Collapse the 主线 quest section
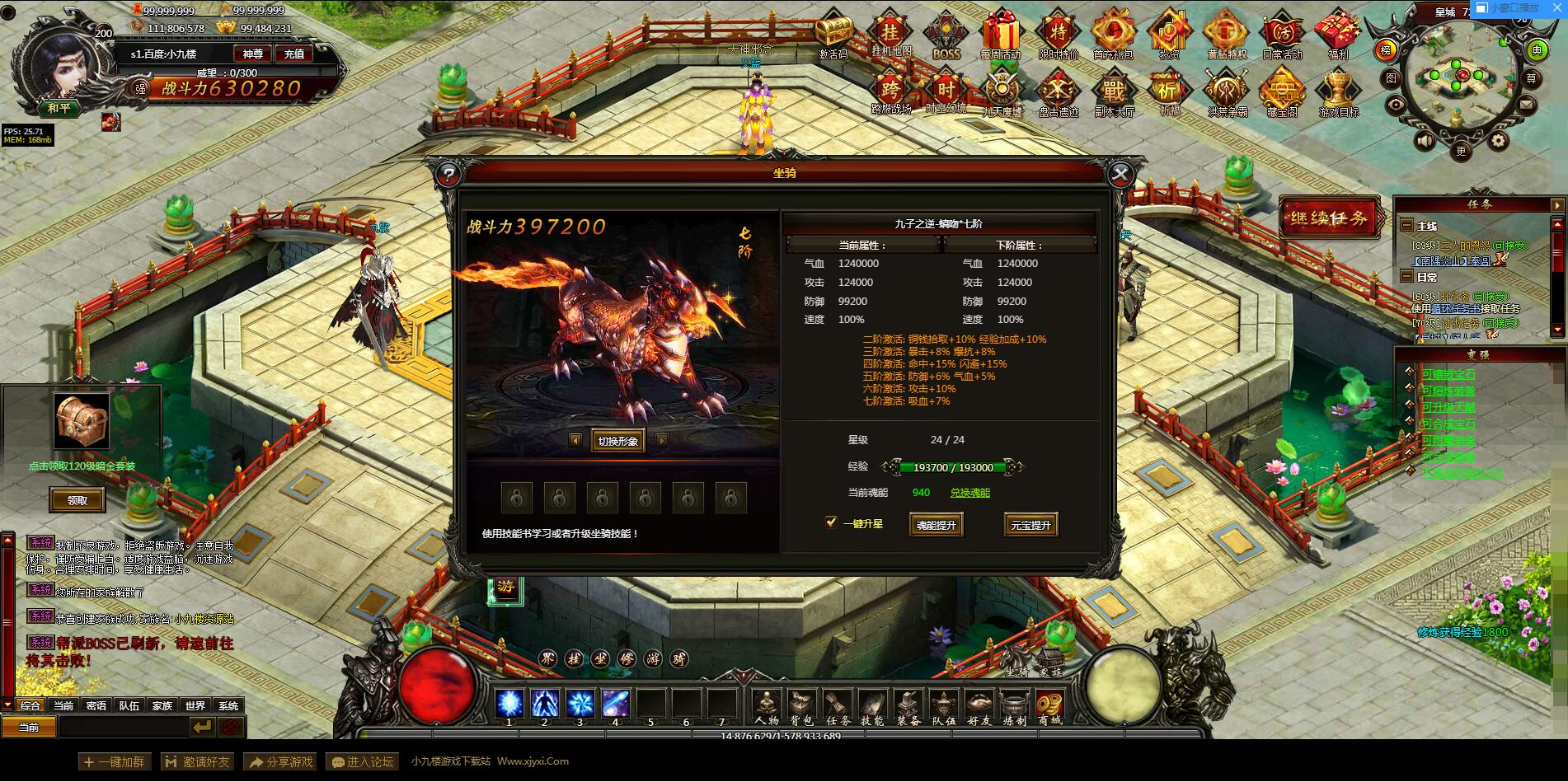This screenshot has width=1568, height=782. 1407,222
